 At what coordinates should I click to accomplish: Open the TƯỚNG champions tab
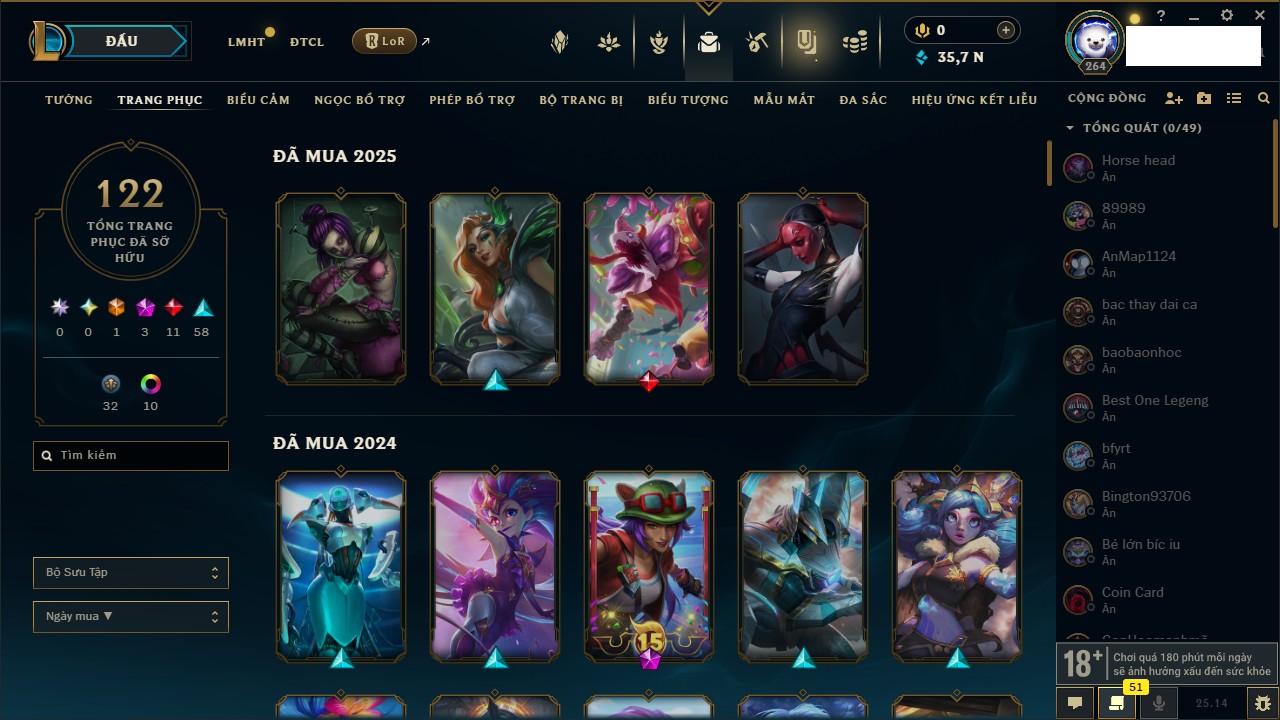(x=69, y=100)
